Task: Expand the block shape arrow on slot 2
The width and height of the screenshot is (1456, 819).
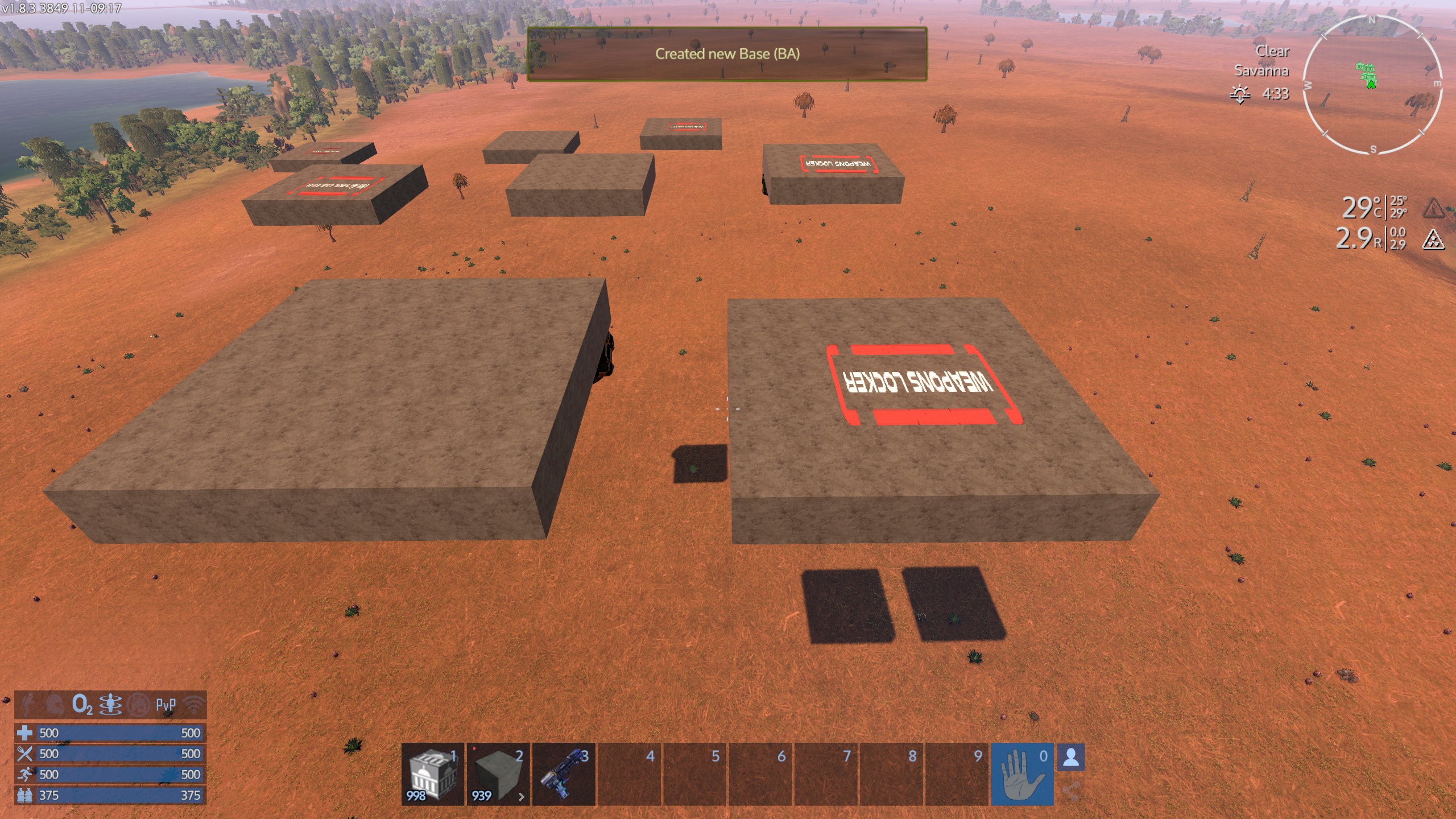Action: [x=521, y=797]
